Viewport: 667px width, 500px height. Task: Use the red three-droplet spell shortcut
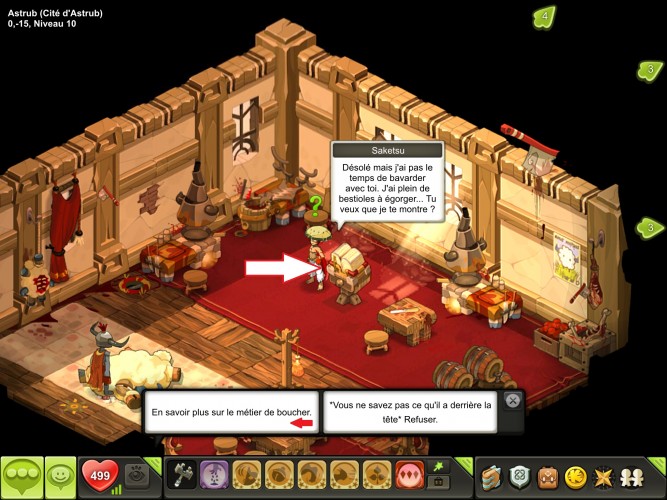410,475
